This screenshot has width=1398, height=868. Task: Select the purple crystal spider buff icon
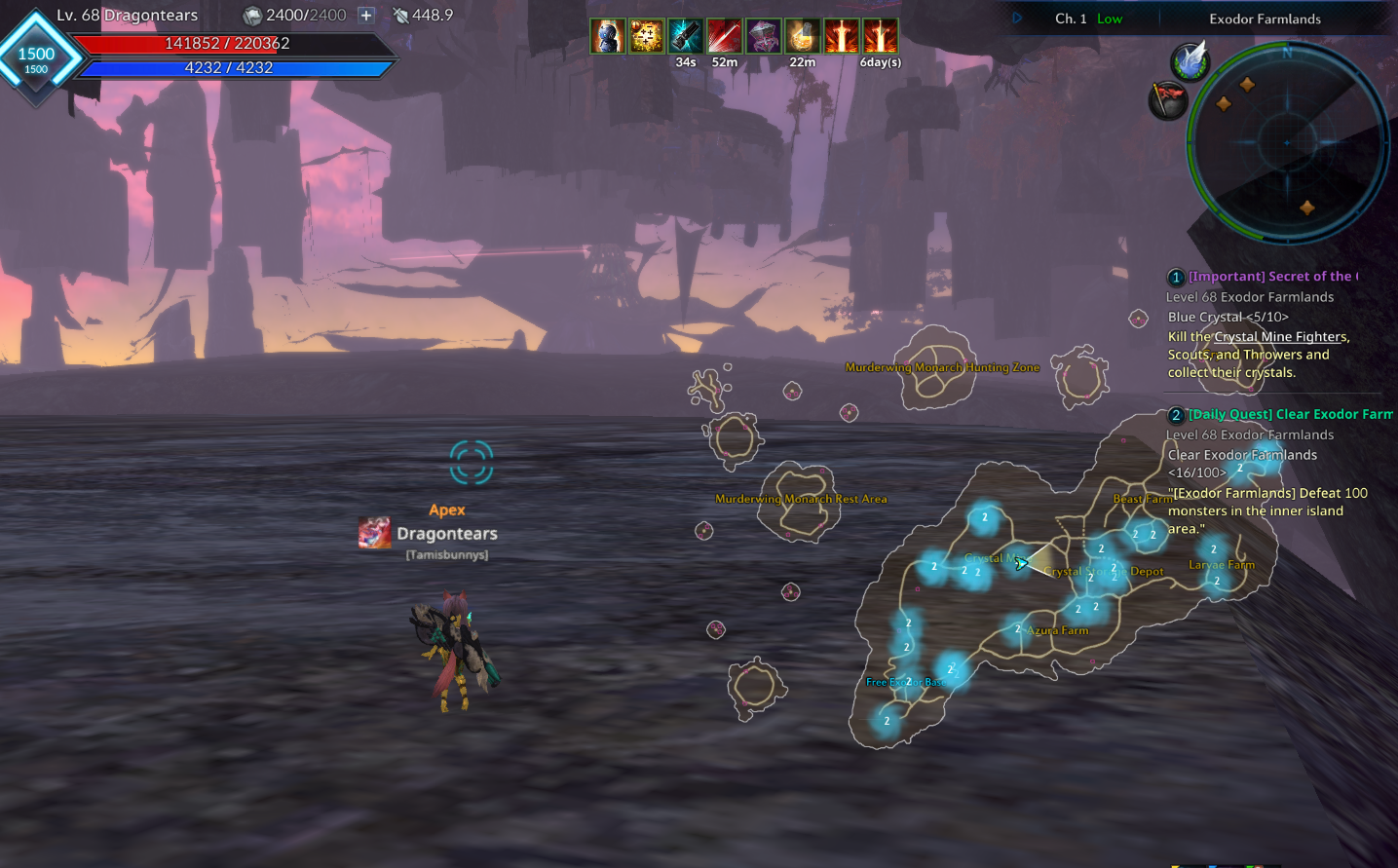[764, 37]
